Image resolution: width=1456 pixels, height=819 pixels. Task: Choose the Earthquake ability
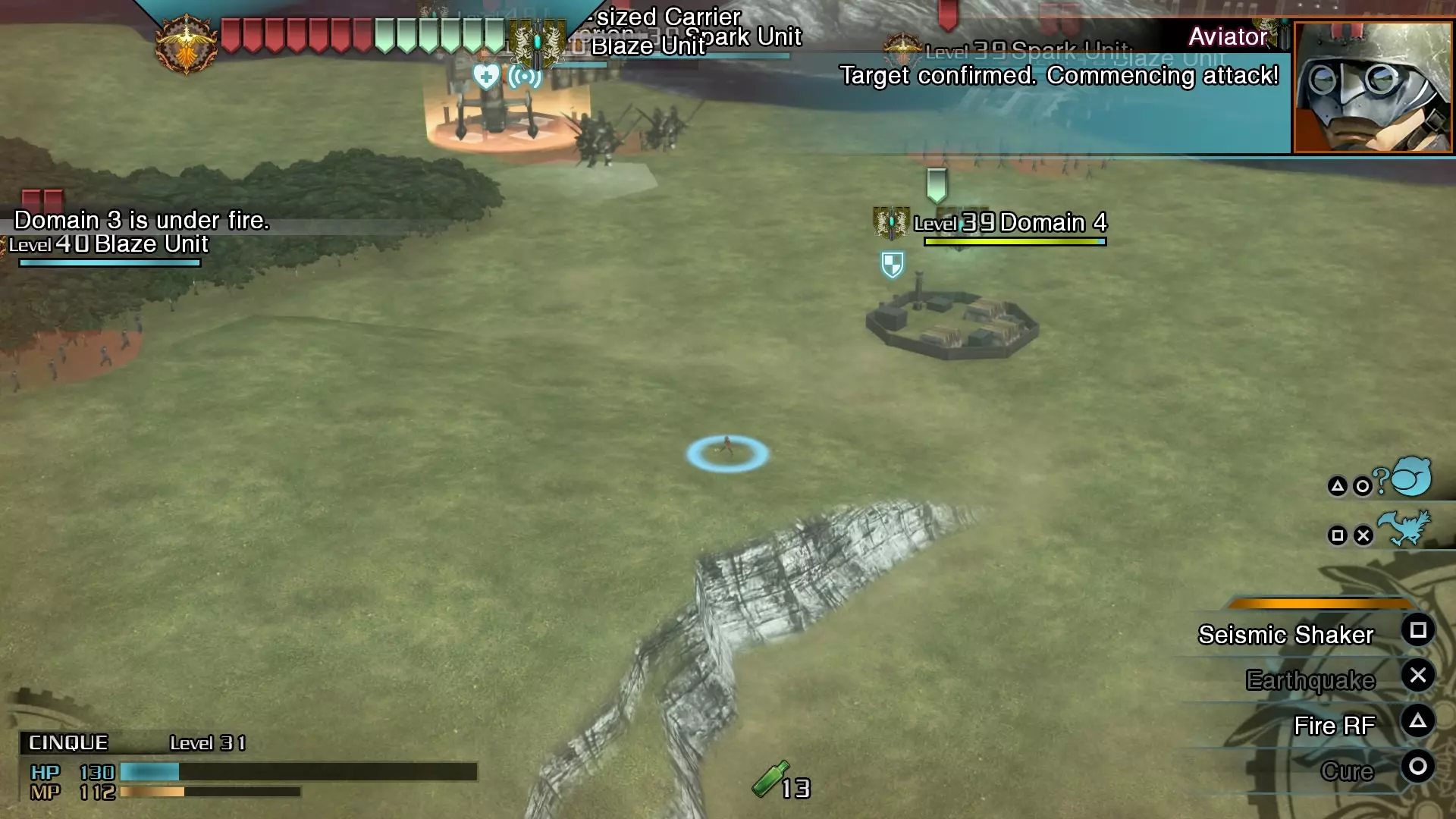1310,680
